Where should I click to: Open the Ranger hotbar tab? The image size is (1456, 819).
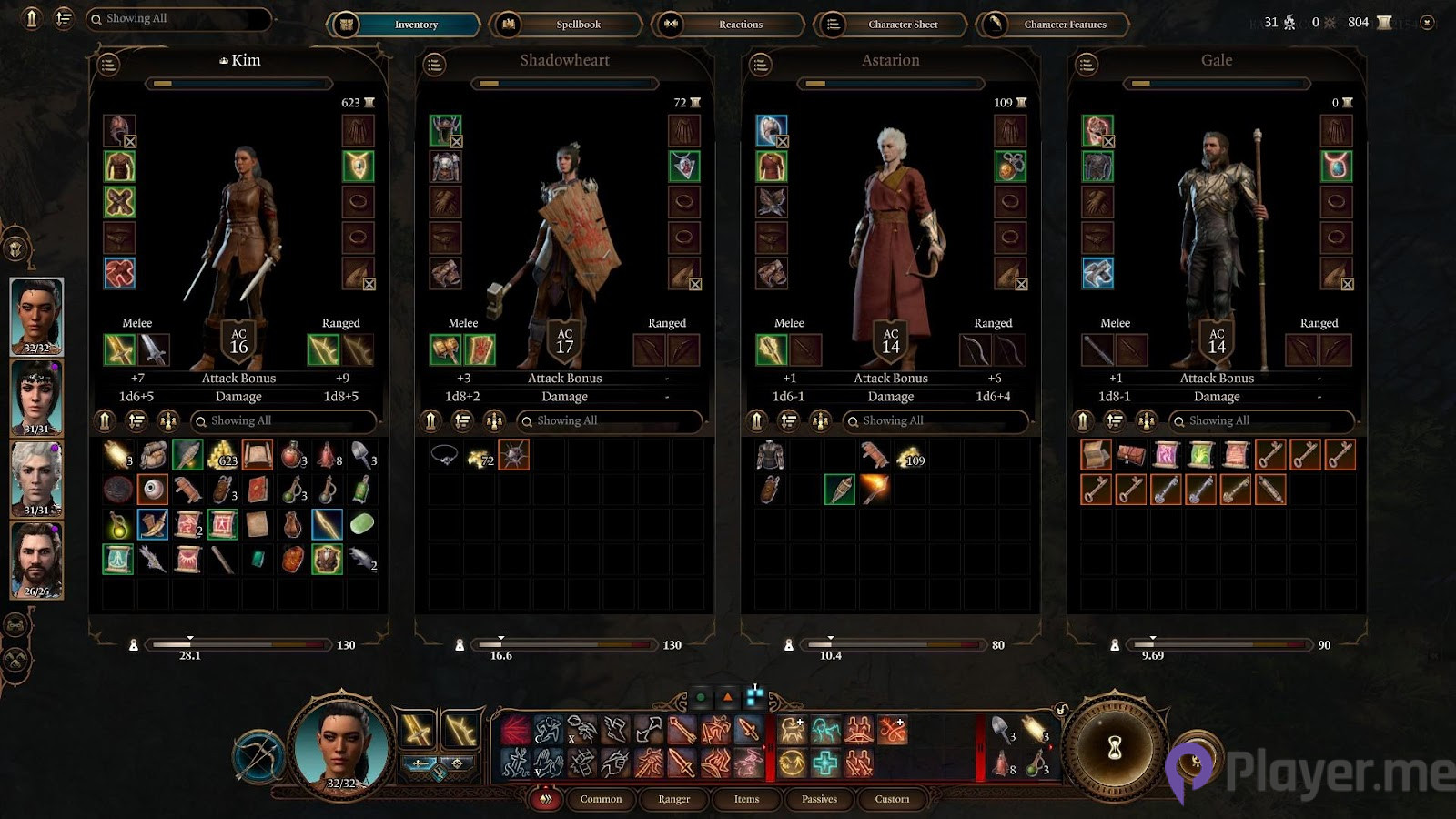[674, 799]
